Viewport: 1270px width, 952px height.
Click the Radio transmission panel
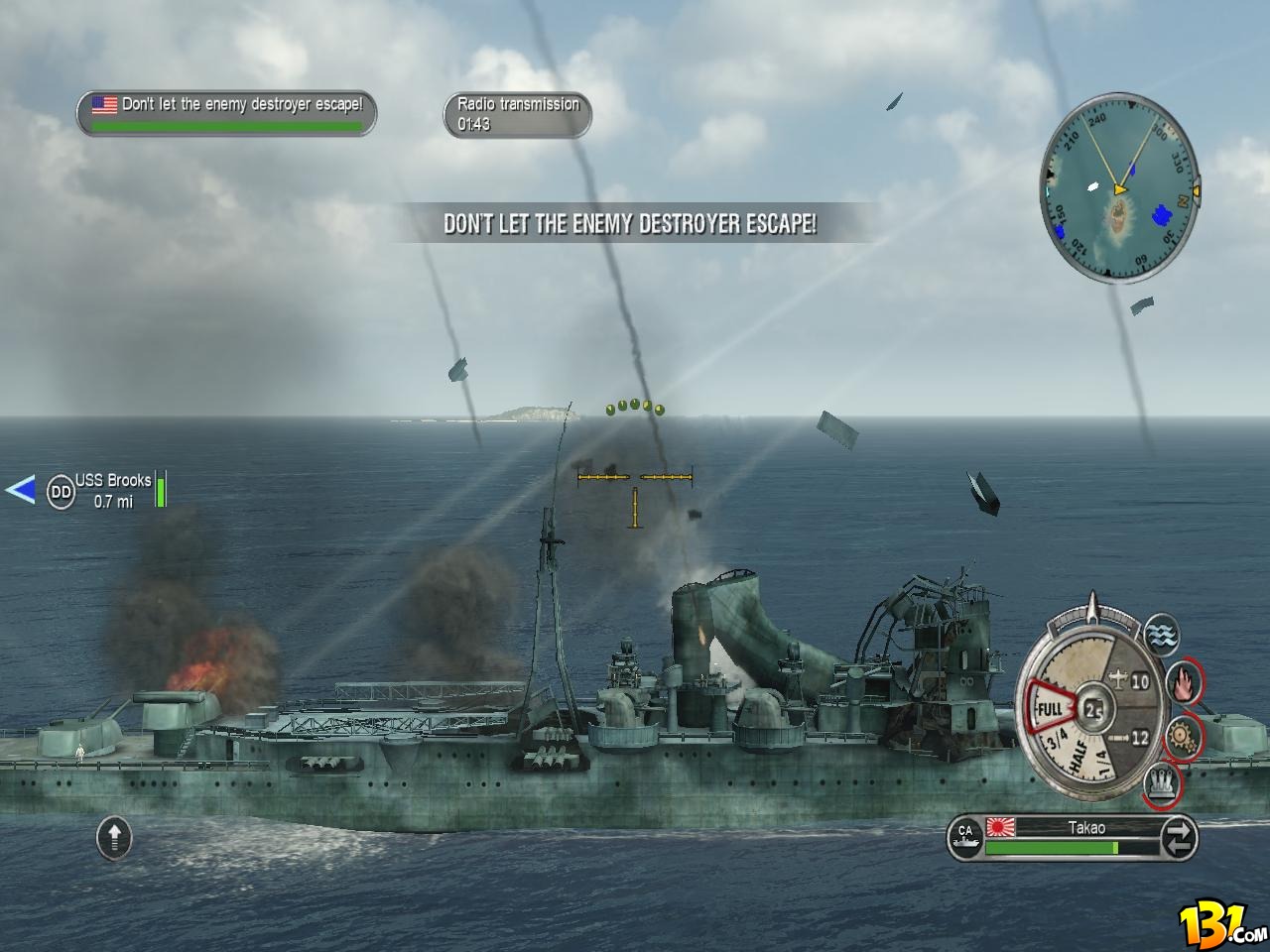517,114
